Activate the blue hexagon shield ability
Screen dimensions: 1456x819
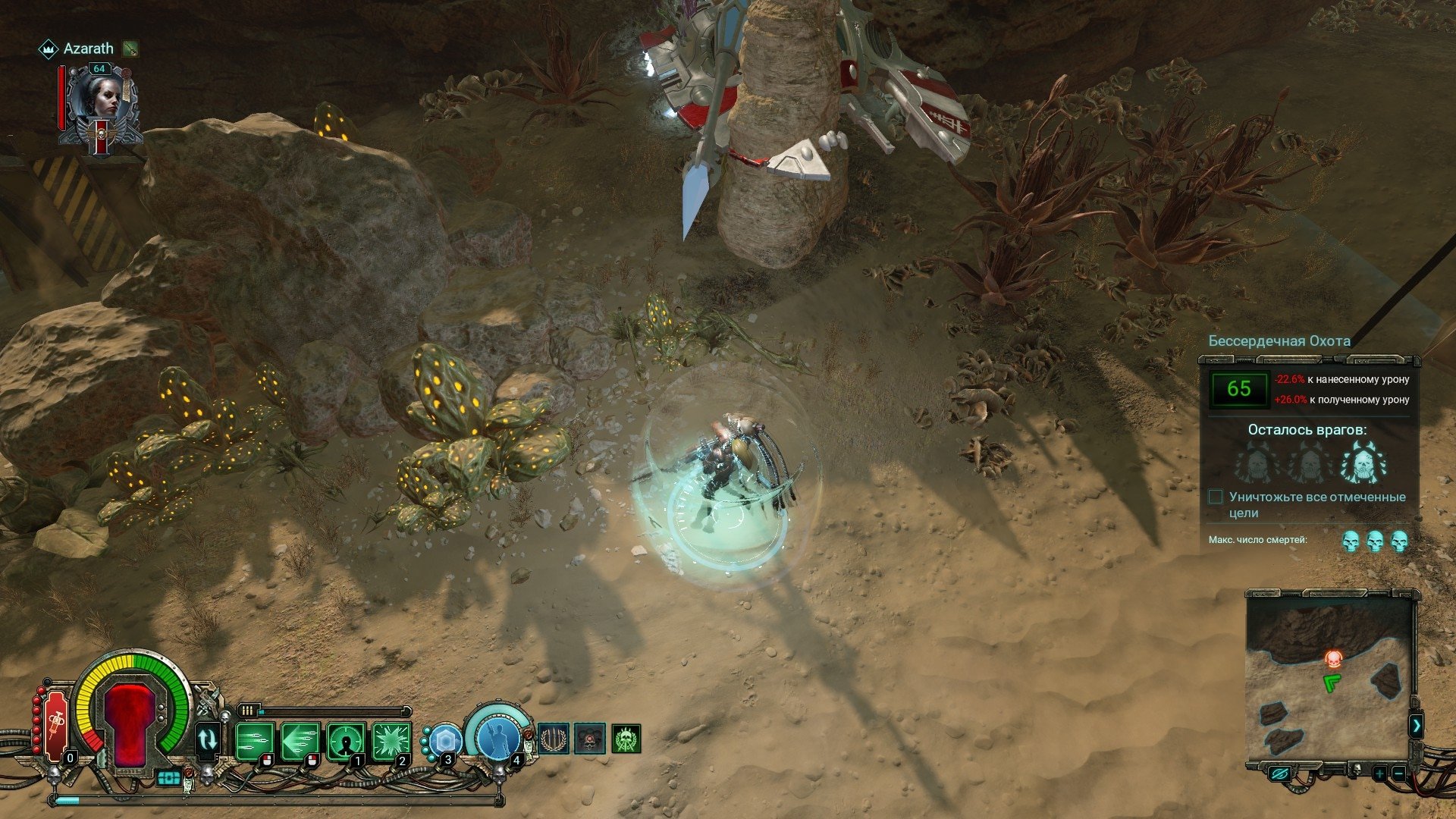click(x=446, y=739)
